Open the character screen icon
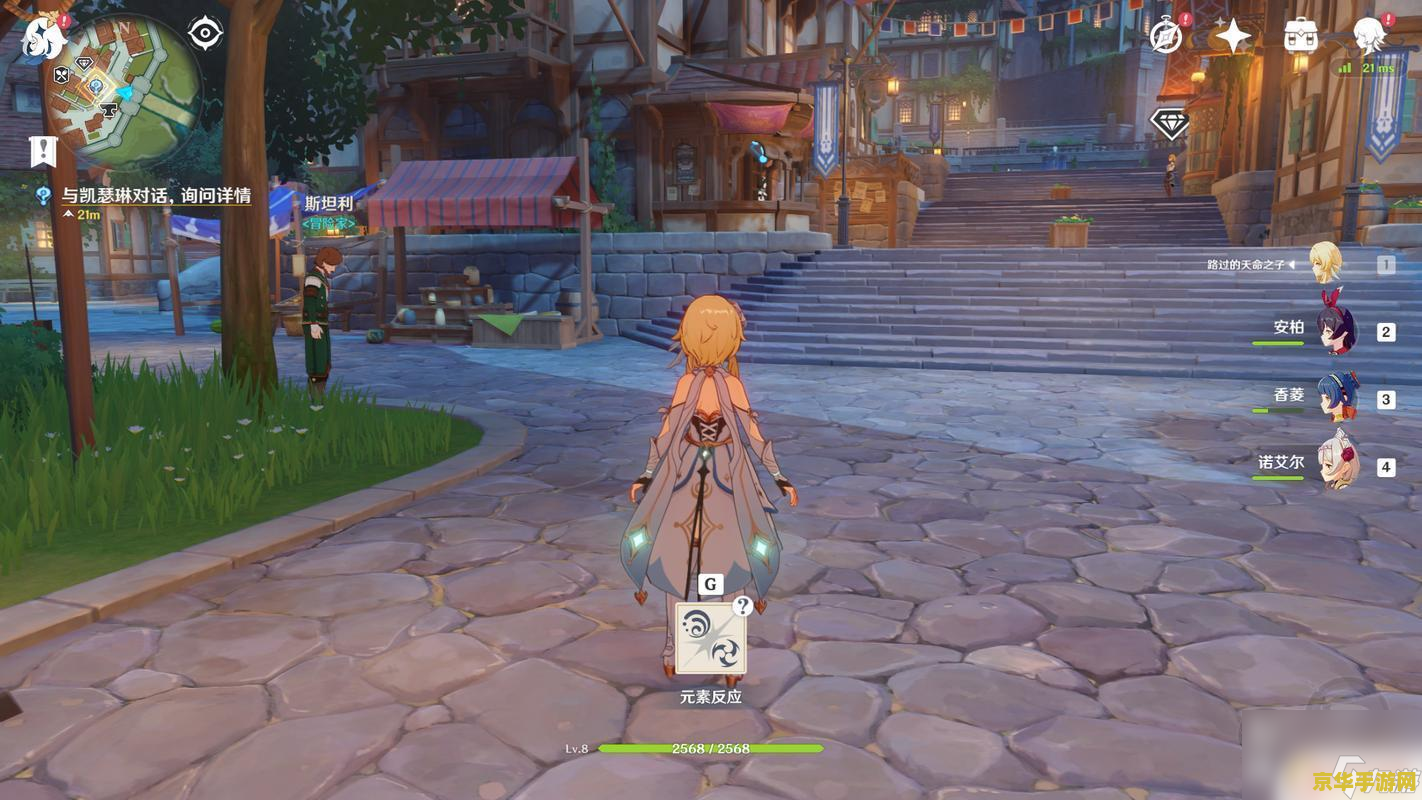1422x800 pixels. [x=1369, y=37]
